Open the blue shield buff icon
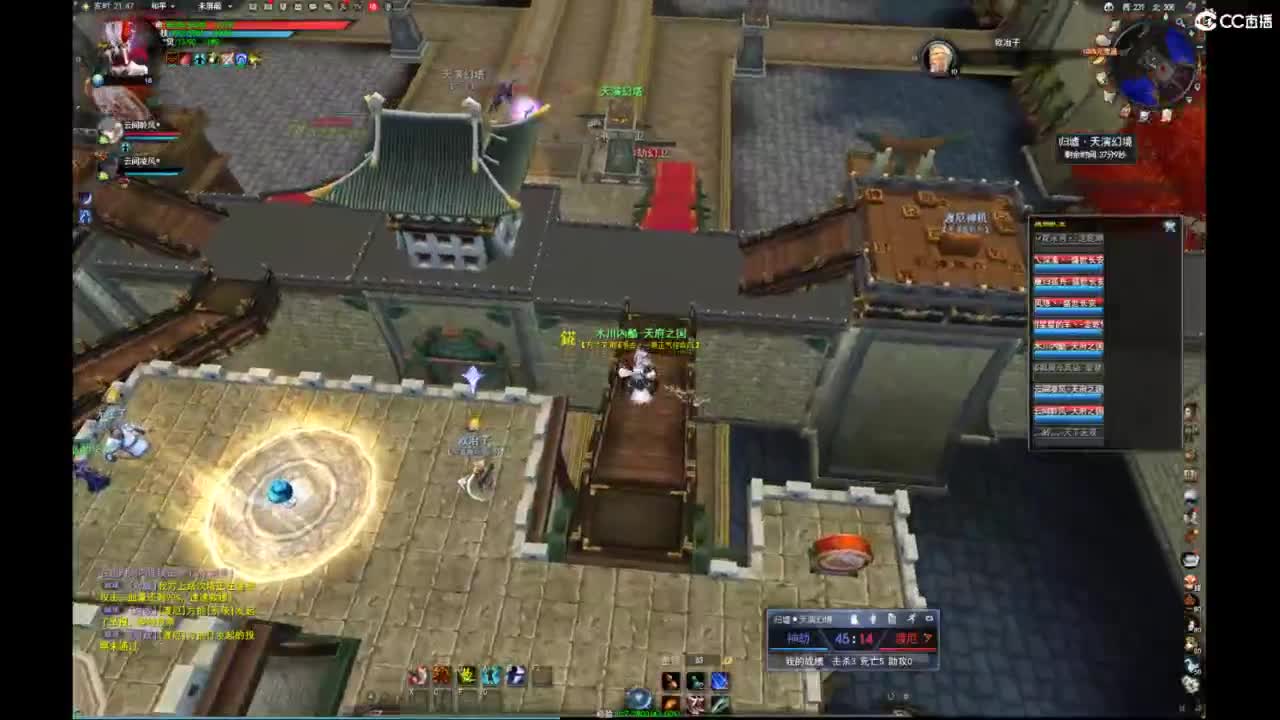Viewport: 1280px width, 720px height. point(241,59)
